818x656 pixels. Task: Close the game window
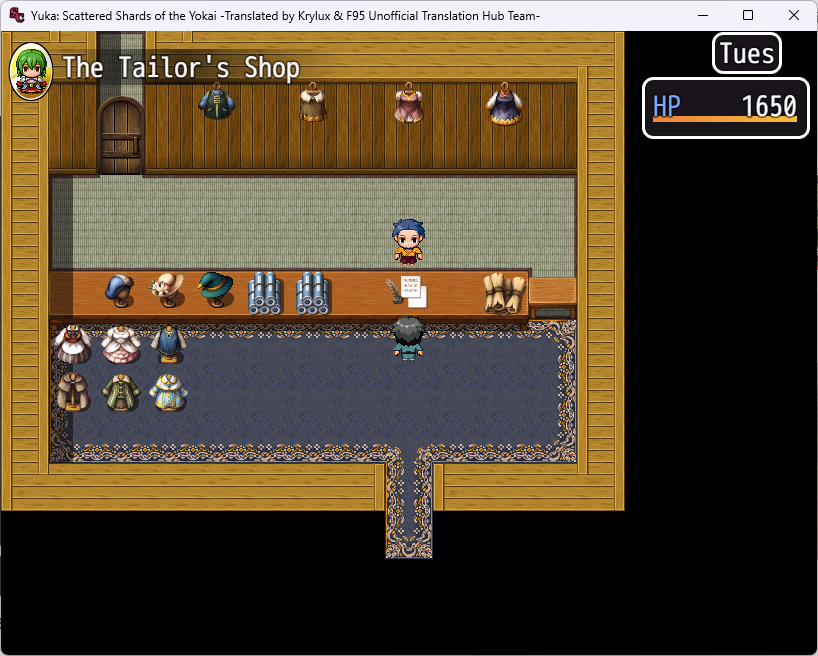(794, 15)
